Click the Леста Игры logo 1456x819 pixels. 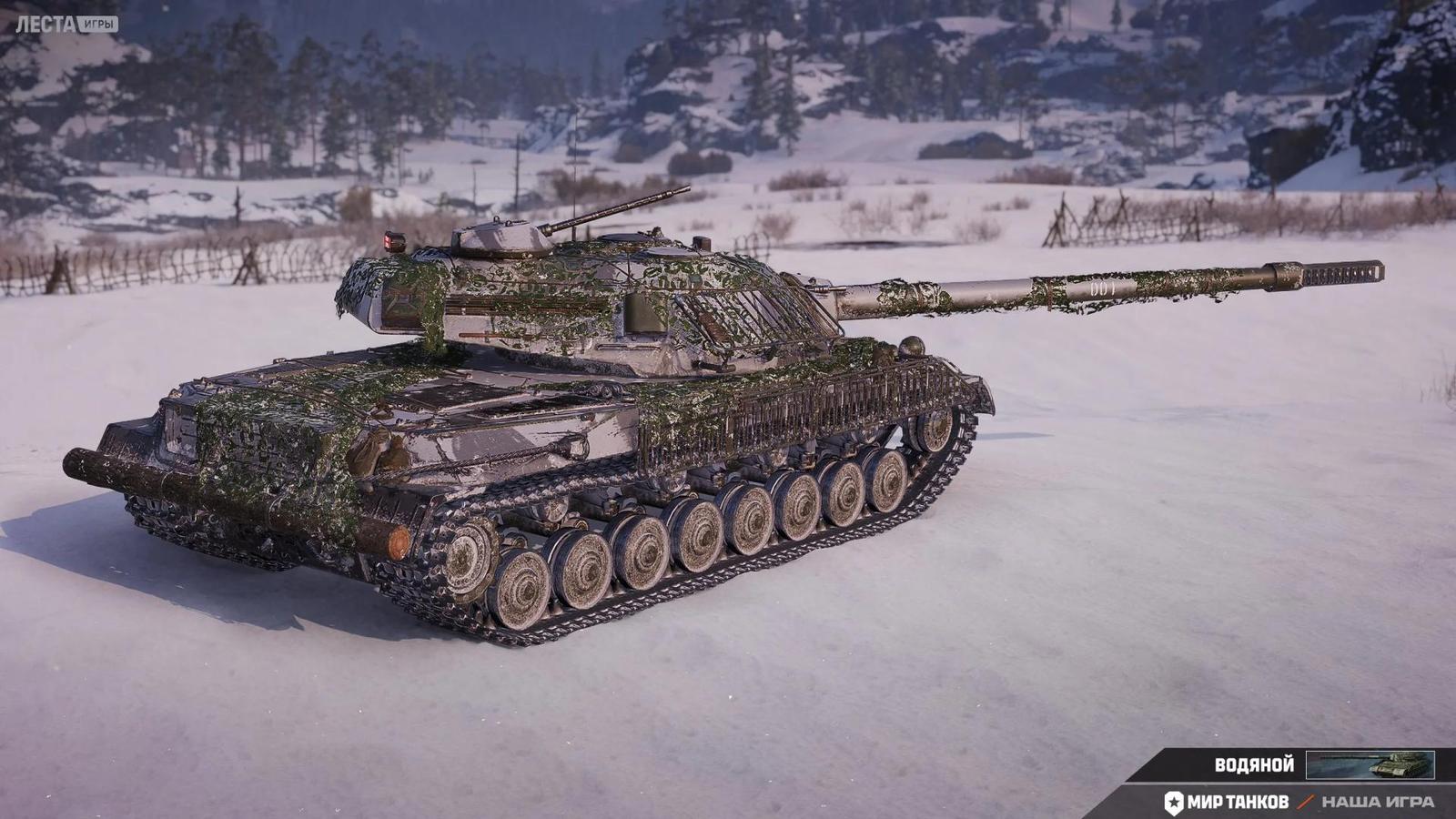pos(66,24)
